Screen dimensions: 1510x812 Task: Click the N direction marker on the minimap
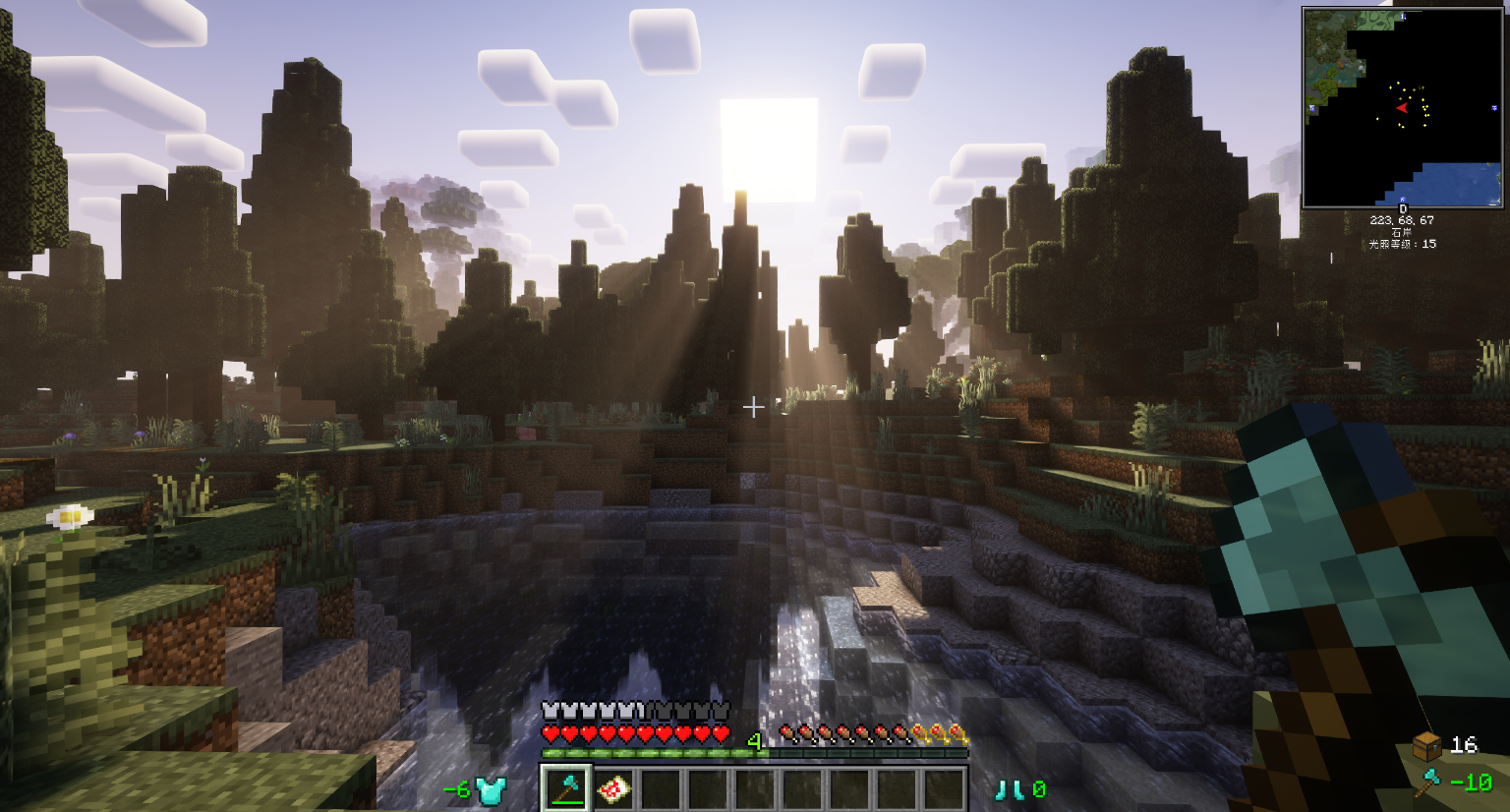point(1402,17)
